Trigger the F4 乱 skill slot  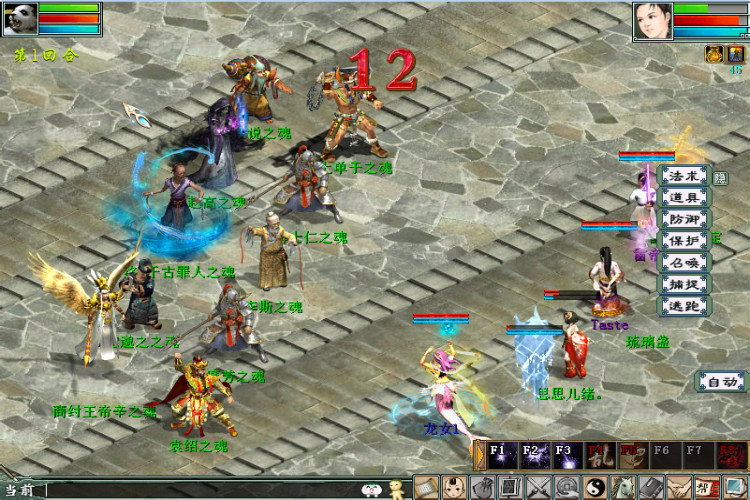point(600,455)
